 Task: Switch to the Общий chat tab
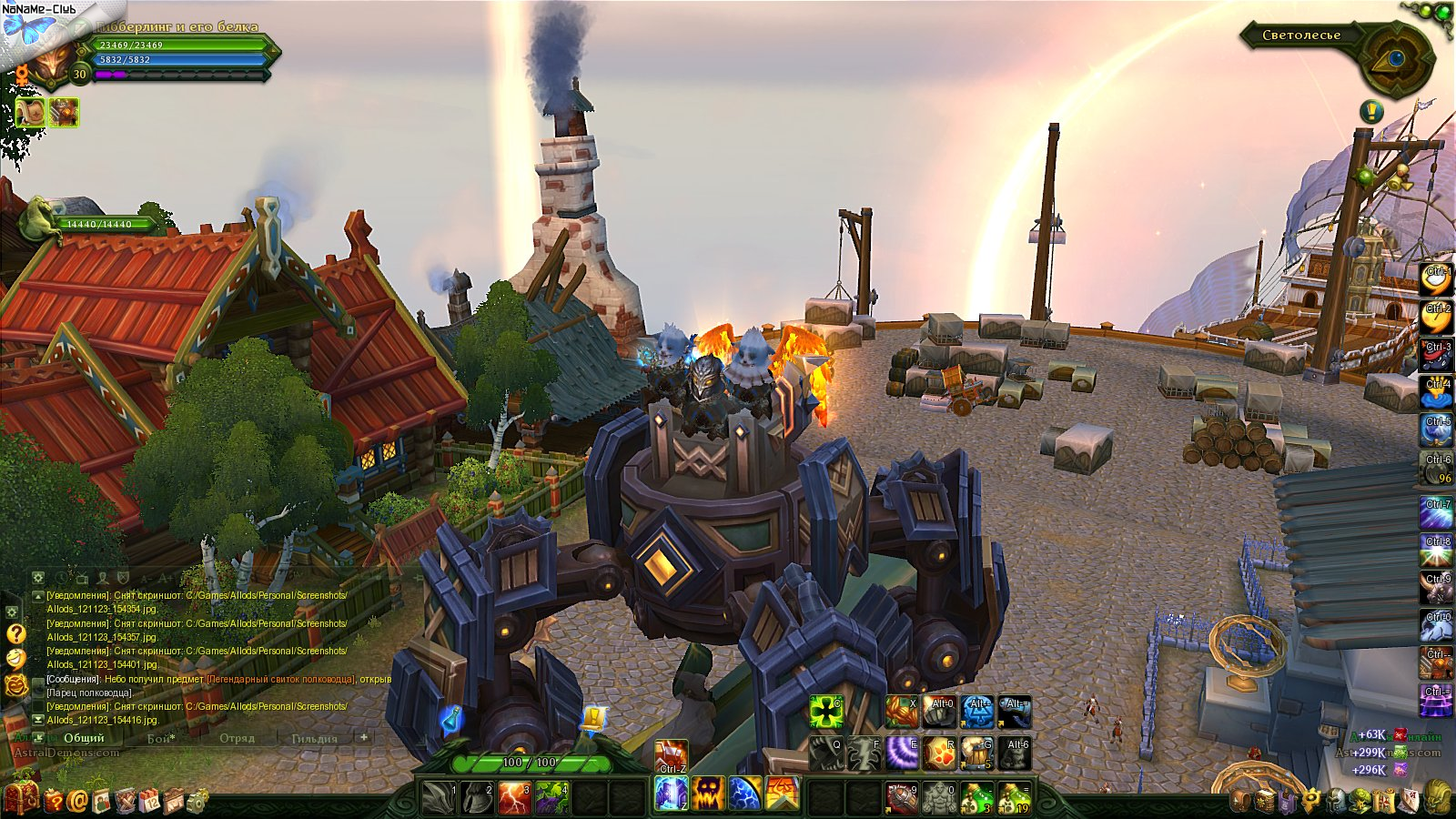(x=84, y=738)
